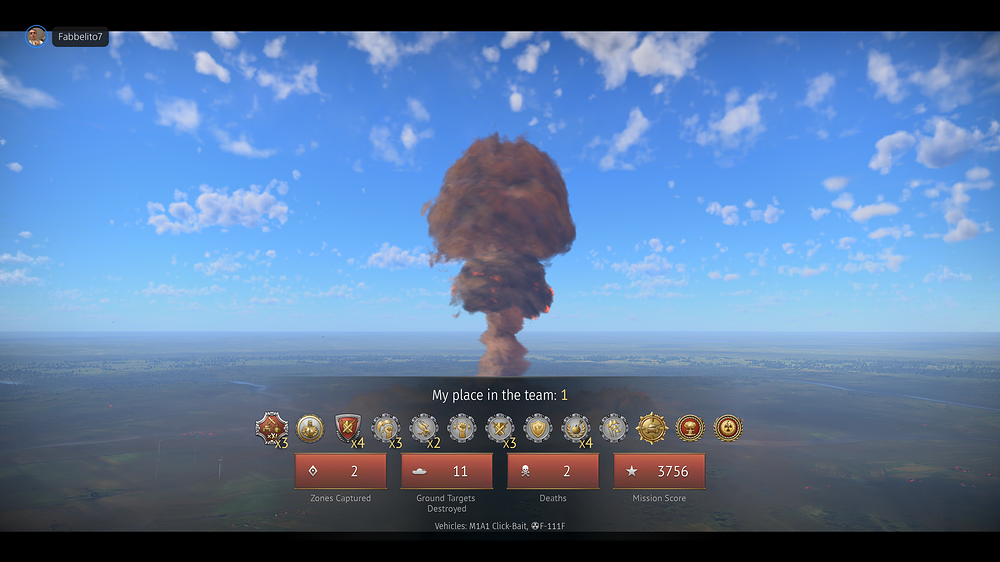Select the radiation symbol medal
1000x562 pixels.
728,428
